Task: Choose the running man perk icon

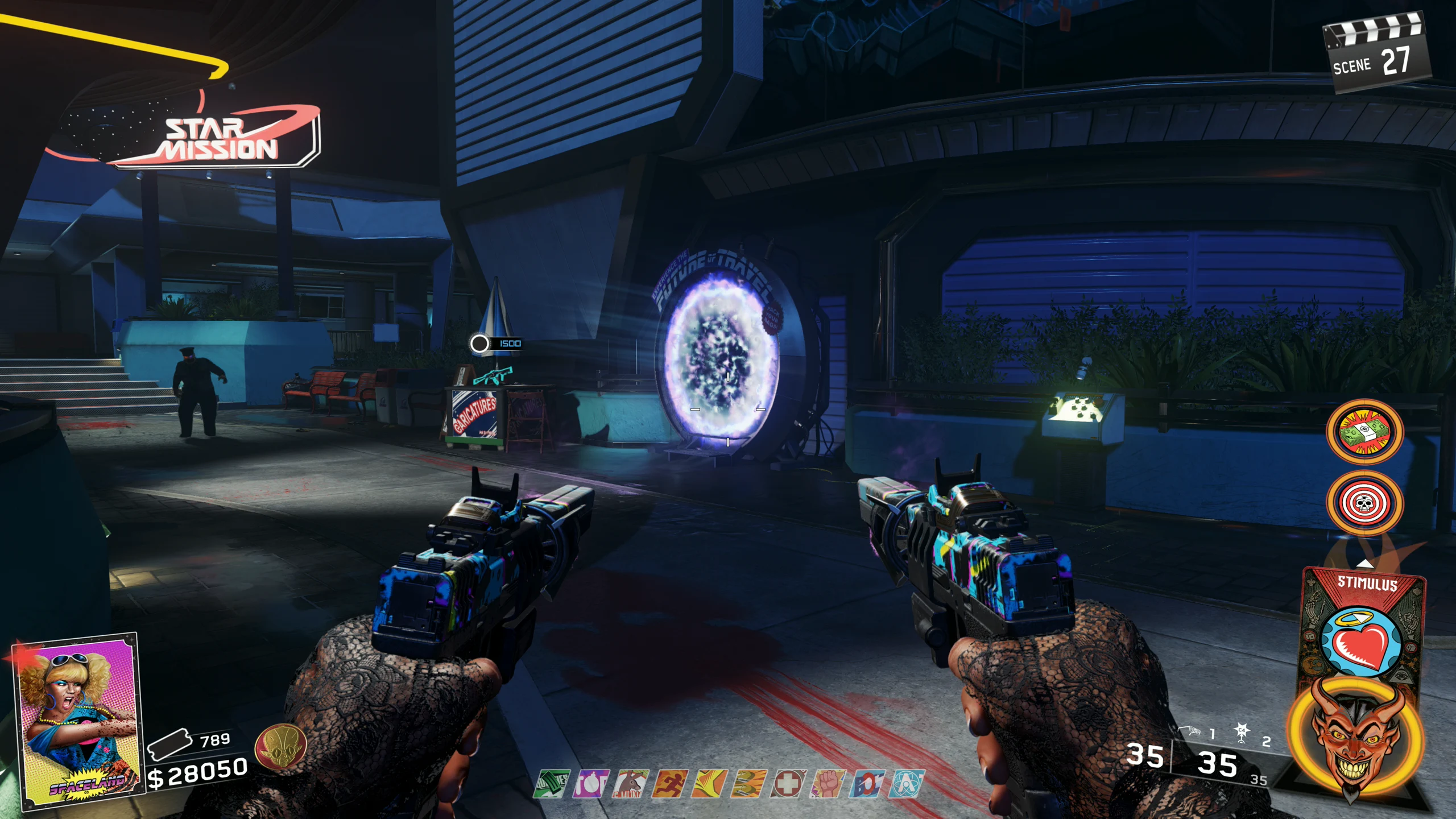Action: (669, 784)
